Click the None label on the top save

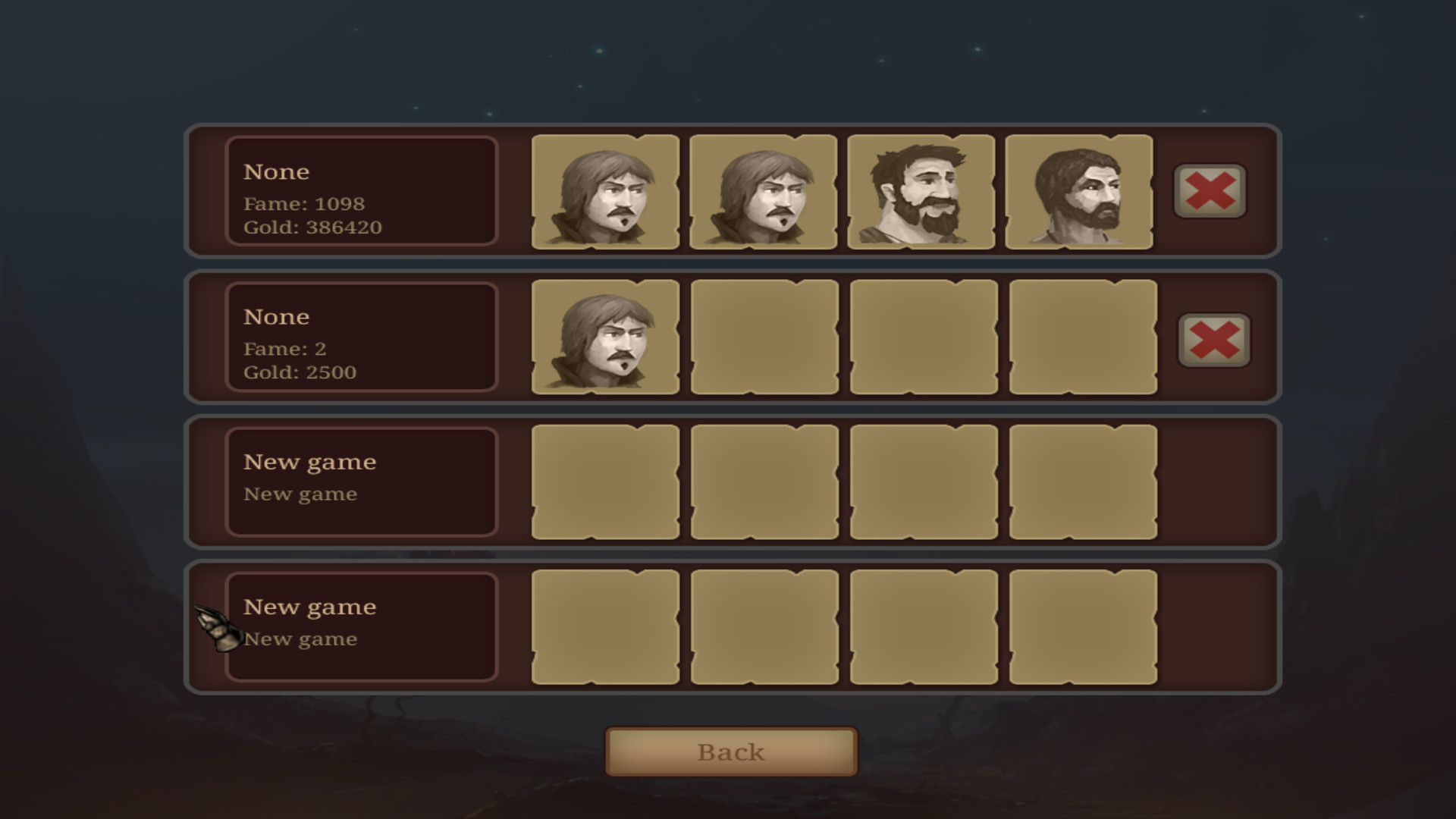(277, 171)
